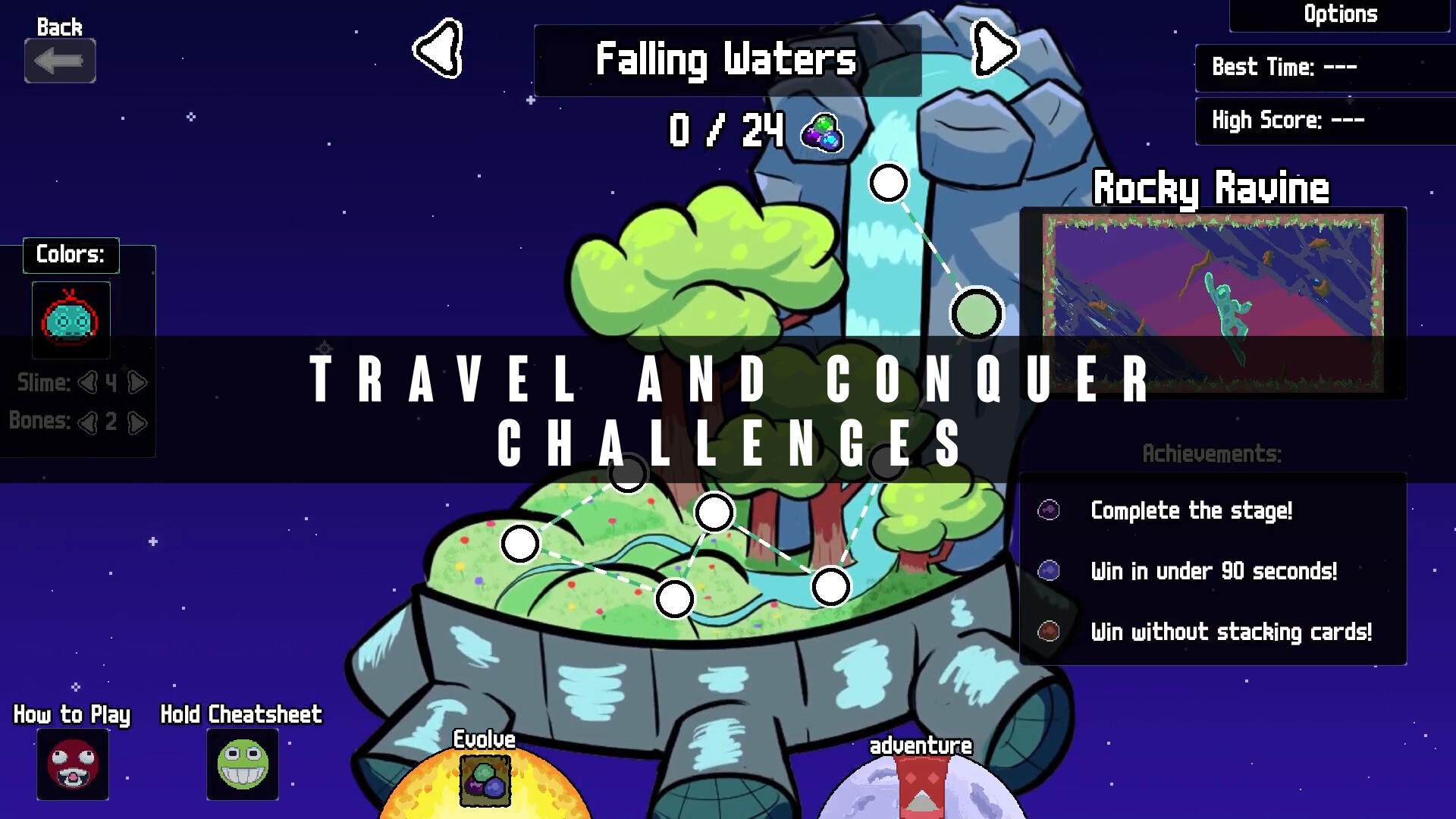
Task: Select the topmost level node near the waterfall
Action: pyautogui.click(x=887, y=182)
